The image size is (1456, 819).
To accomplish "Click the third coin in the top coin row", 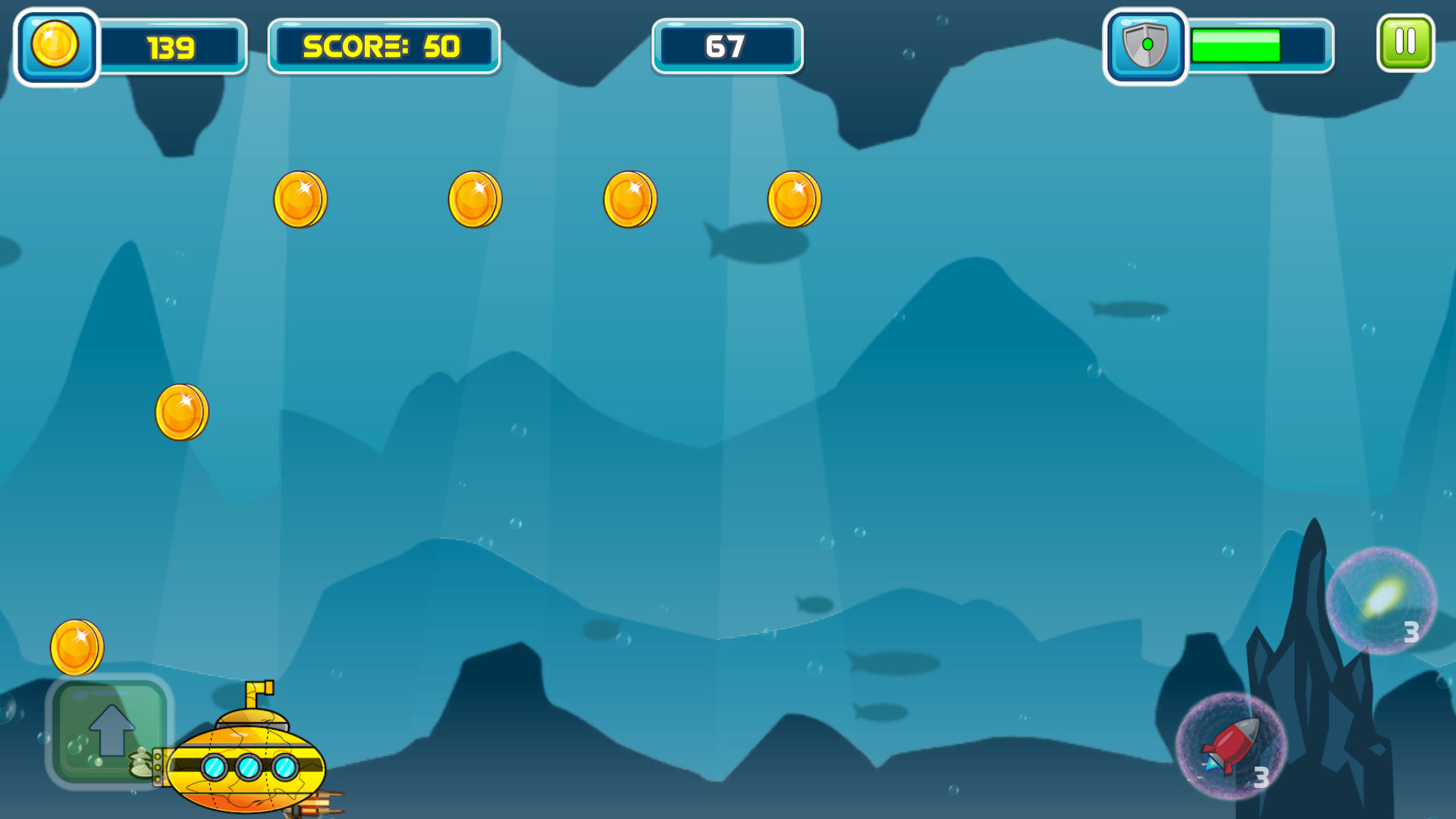I will 629,199.
